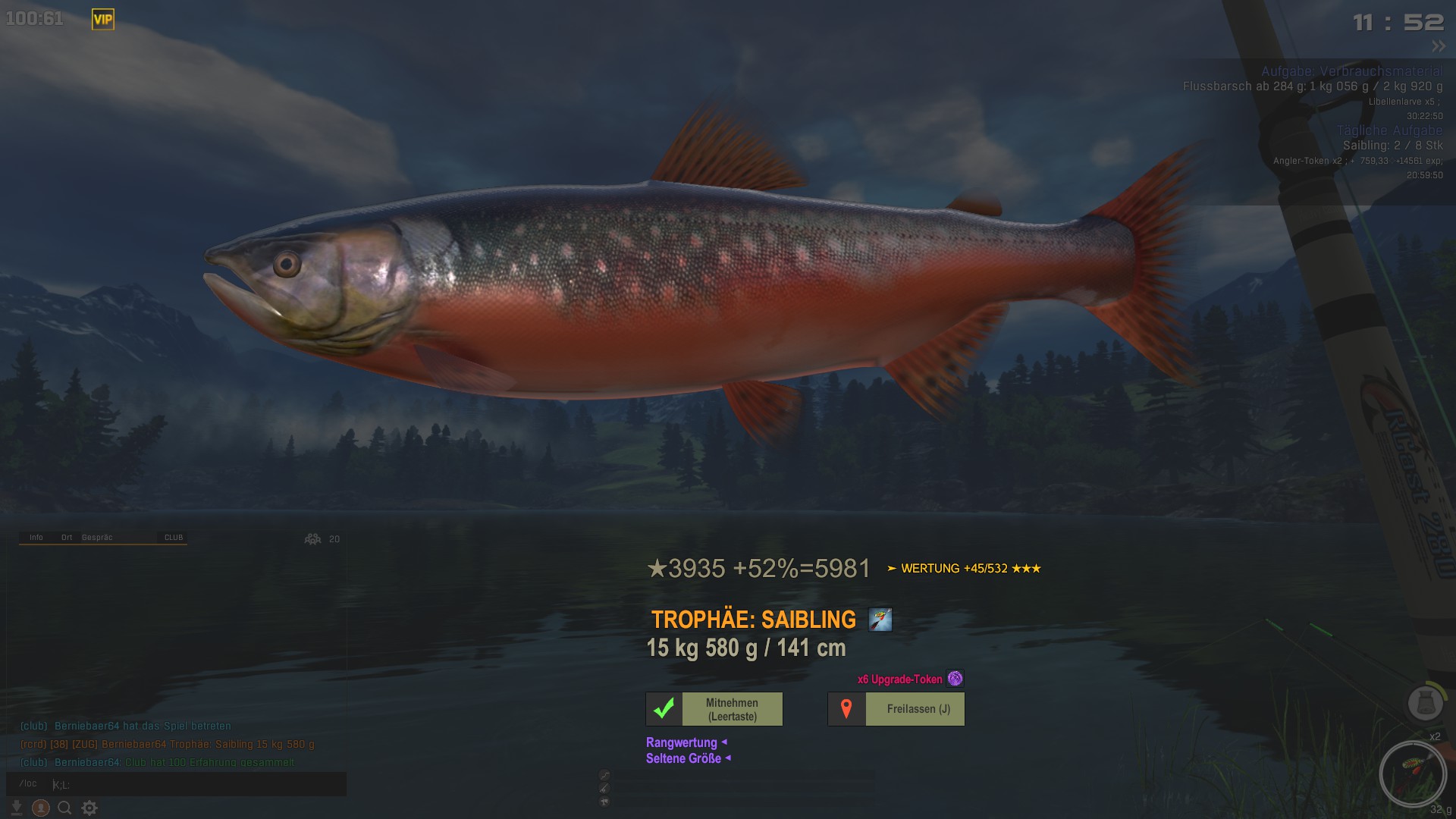Click the VIP badge
The image size is (1456, 819).
(103, 20)
